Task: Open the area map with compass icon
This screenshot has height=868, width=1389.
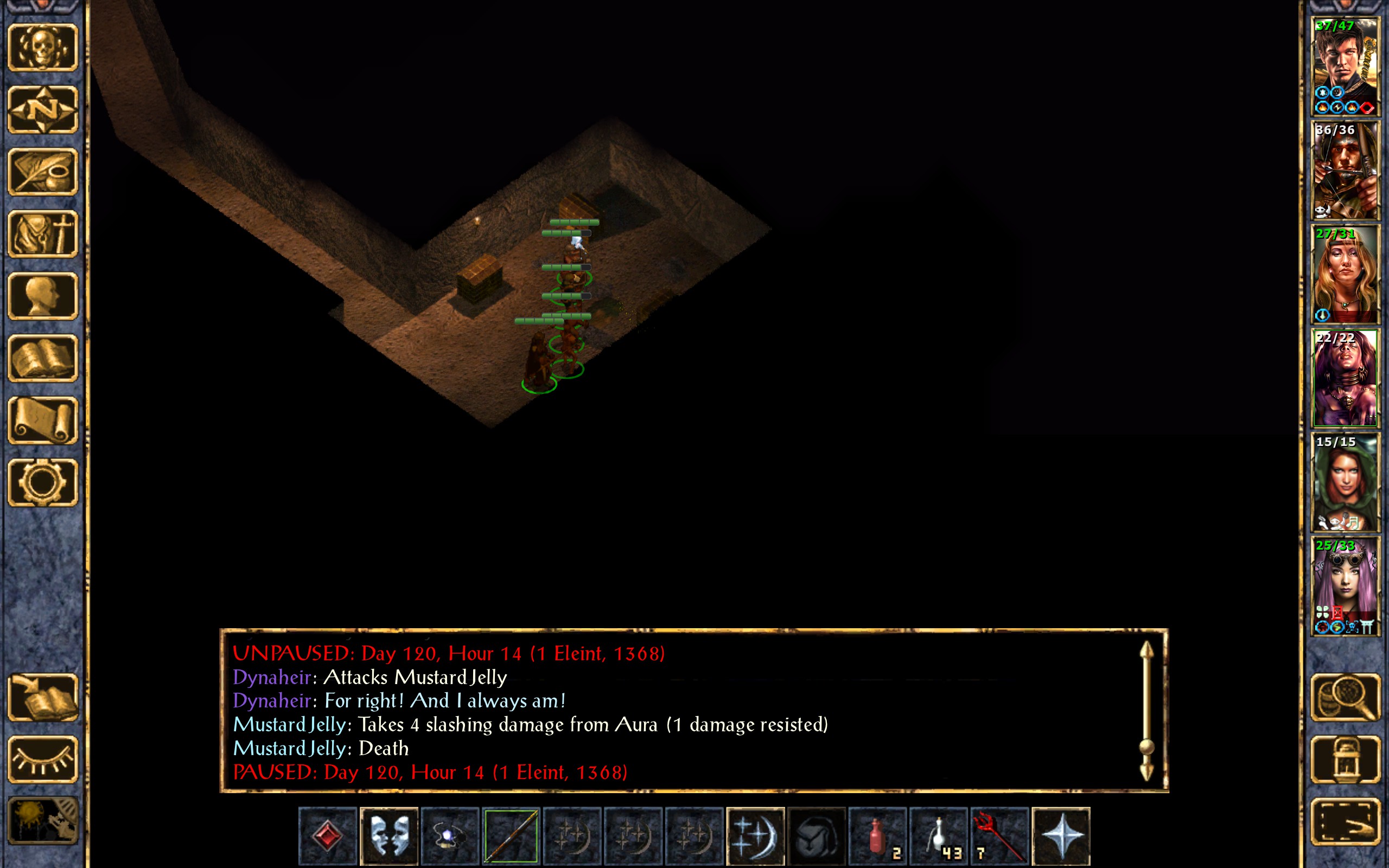Action: pyautogui.click(x=43, y=109)
